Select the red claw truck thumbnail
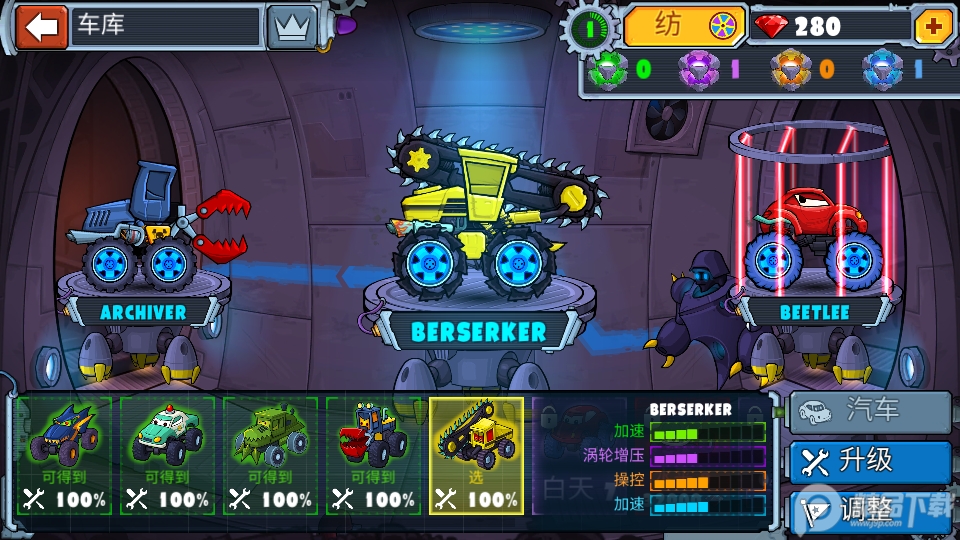960x540 pixels. pyautogui.click(x=373, y=455)
